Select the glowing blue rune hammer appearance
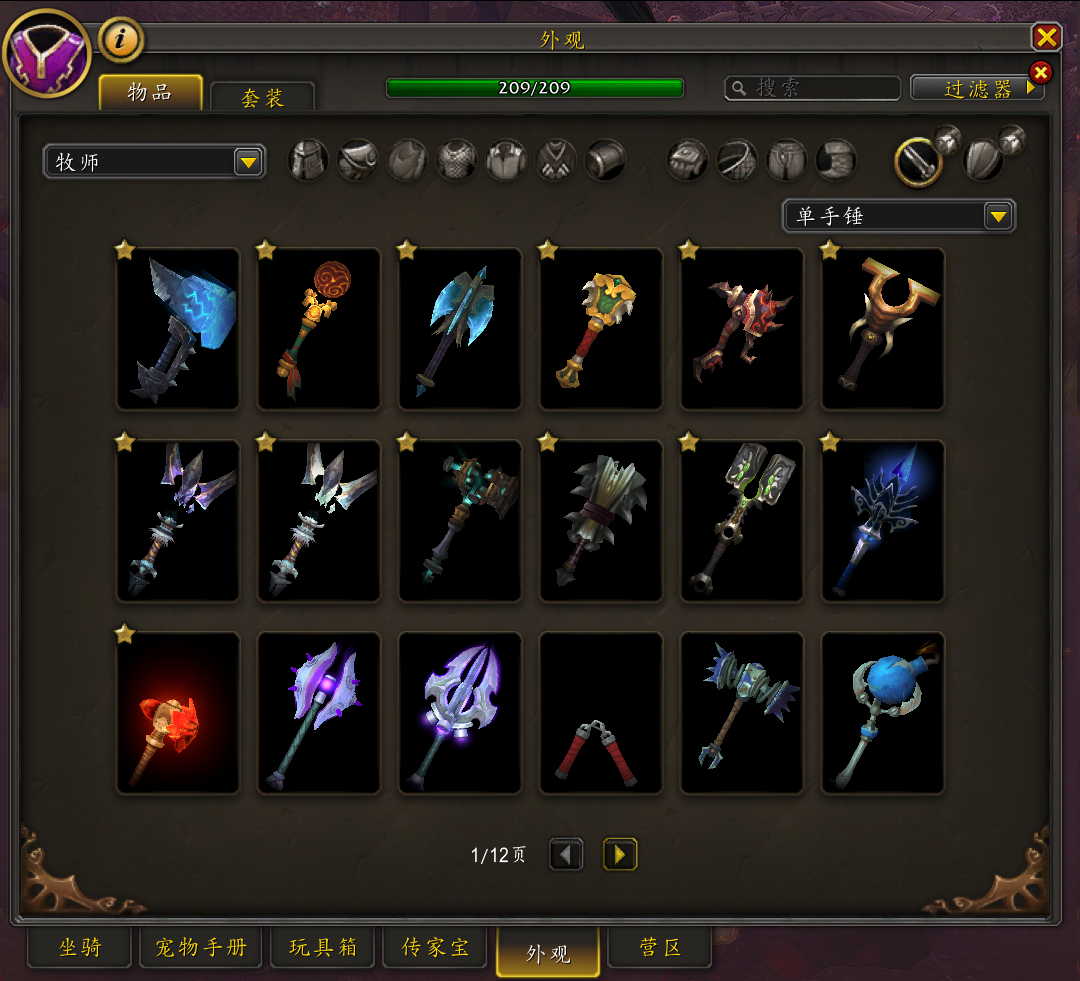1080x981 pixels. click(178, 329)
